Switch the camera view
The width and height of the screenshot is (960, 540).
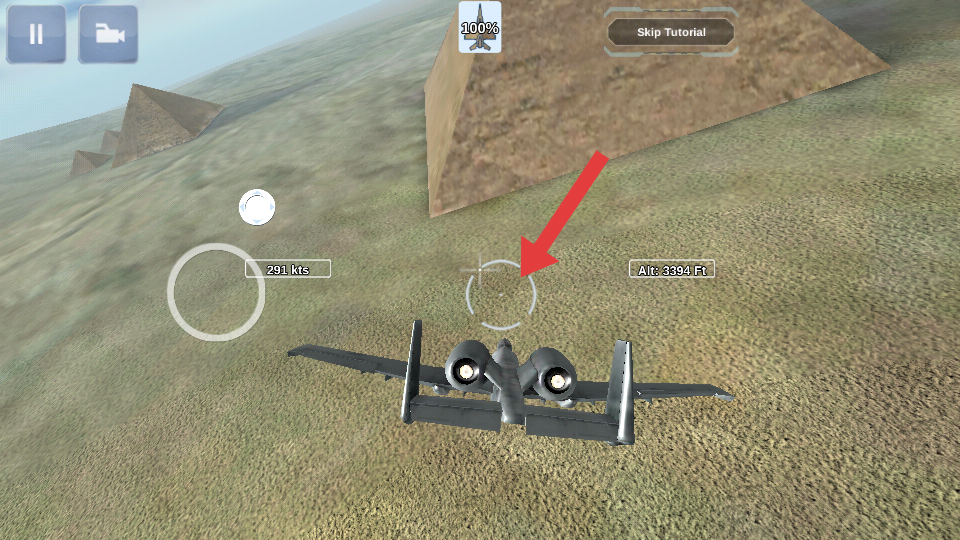[108, 34]
